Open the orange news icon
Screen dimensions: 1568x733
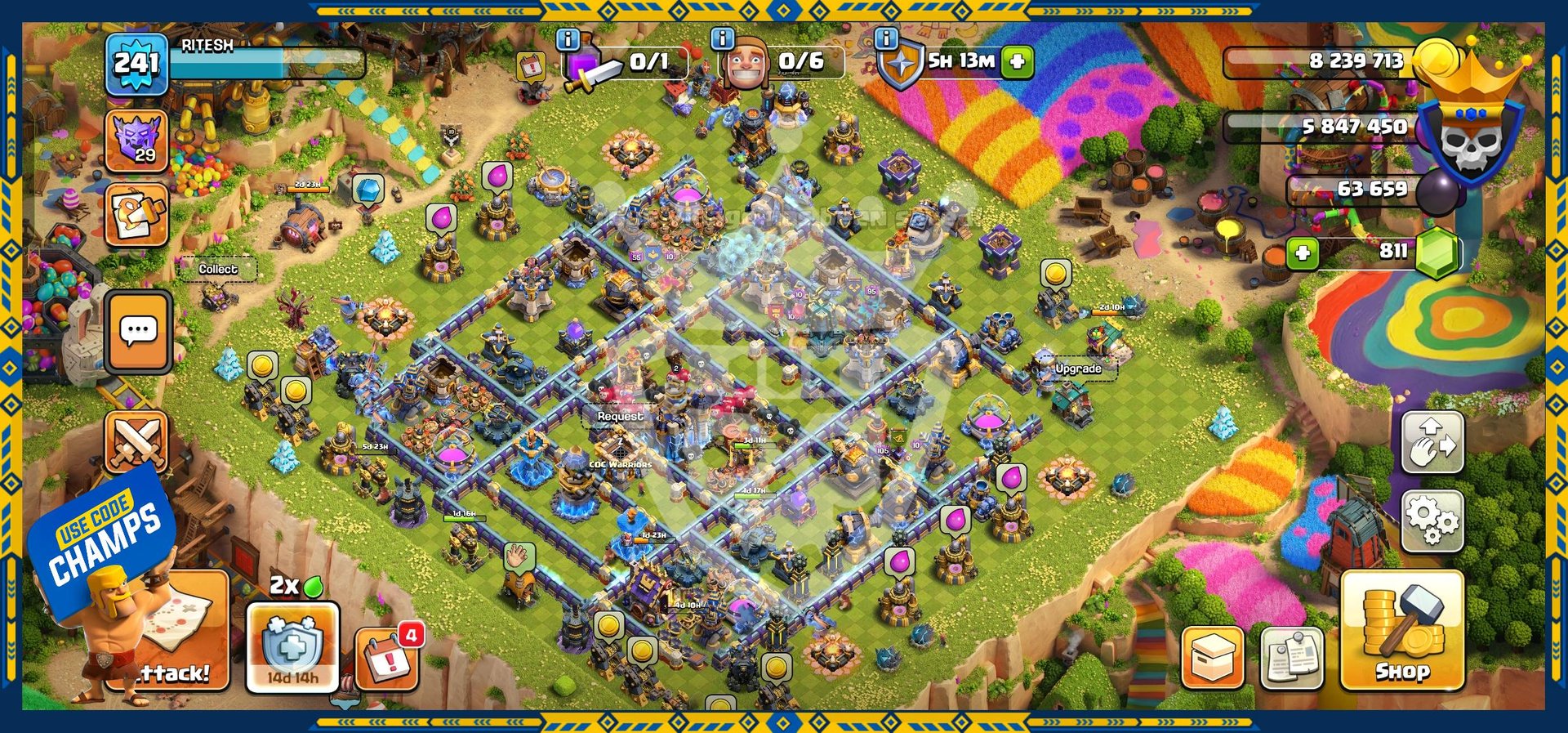[x=136, y=215]
